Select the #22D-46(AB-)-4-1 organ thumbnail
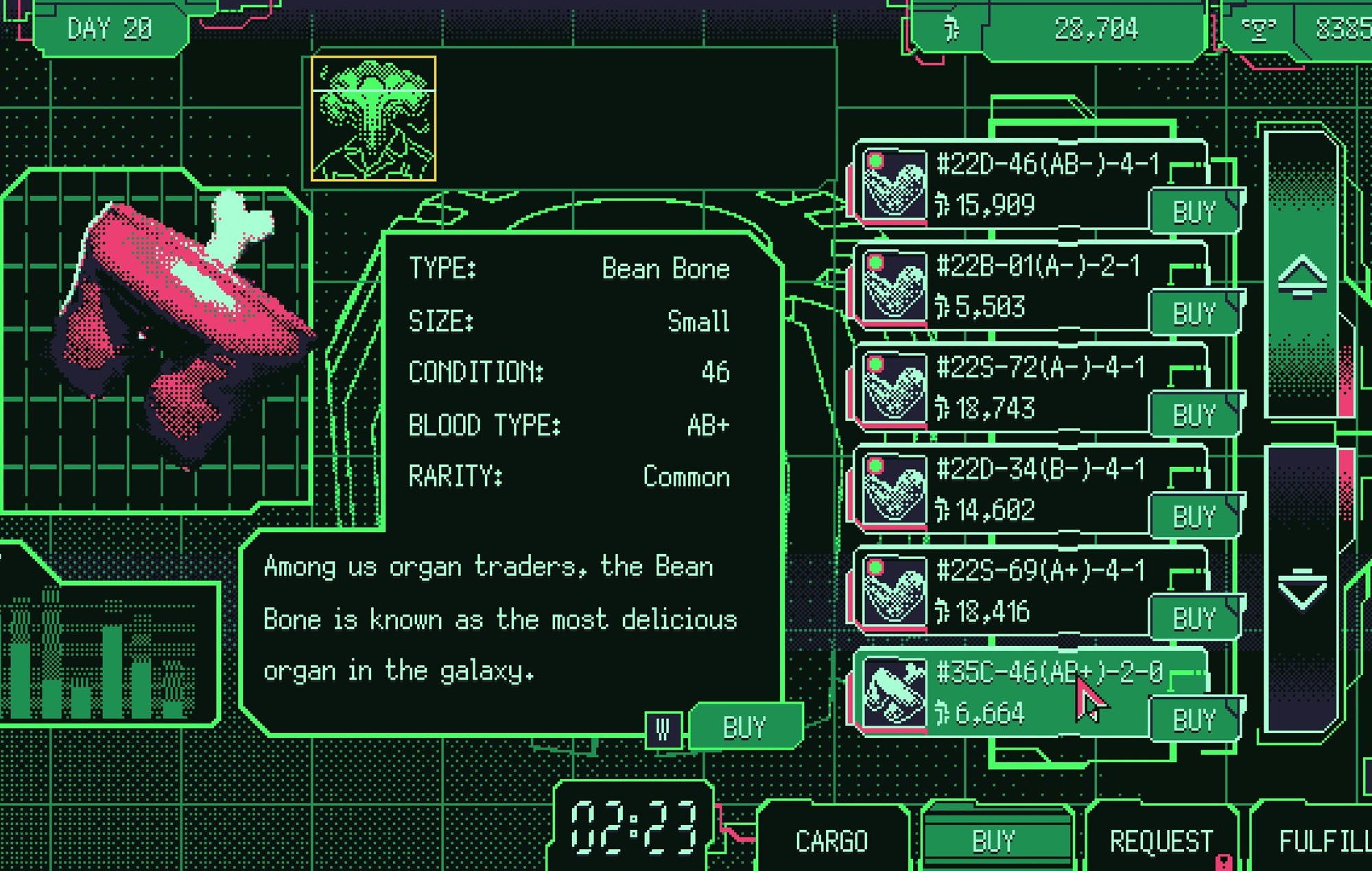The height and width of the screenshot is (871, 1372). pos(894,184)
